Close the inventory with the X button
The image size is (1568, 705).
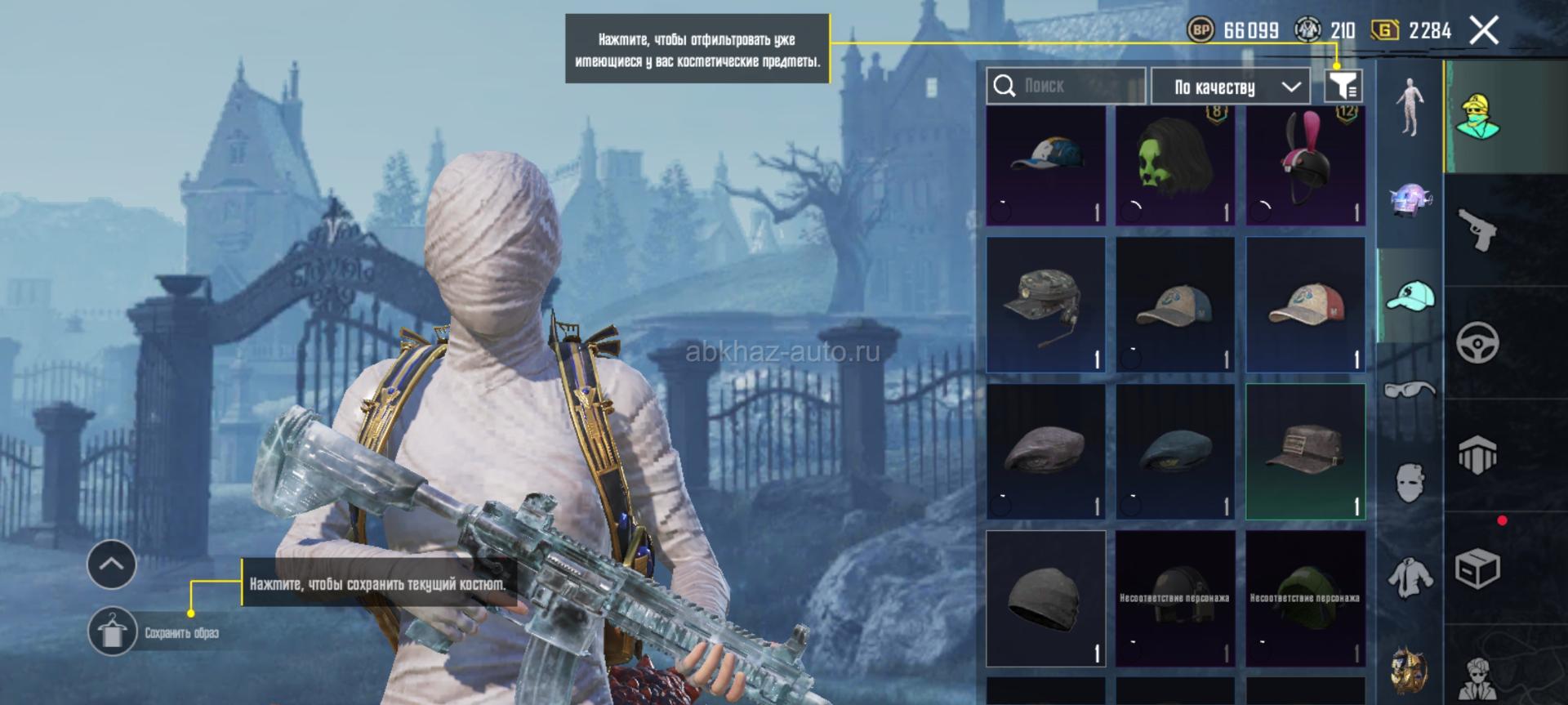pos(1484,31)
